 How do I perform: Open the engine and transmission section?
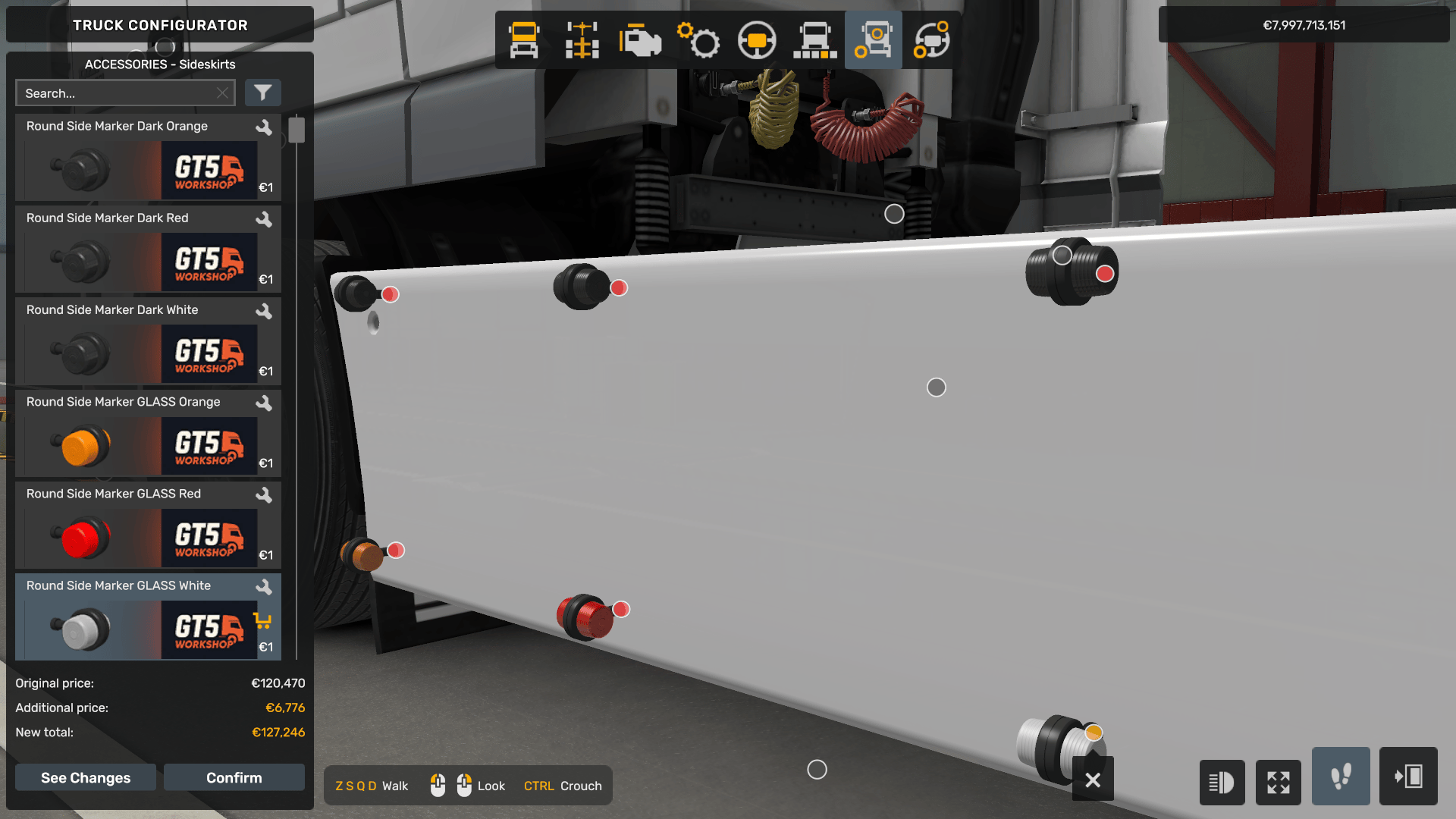640,39
